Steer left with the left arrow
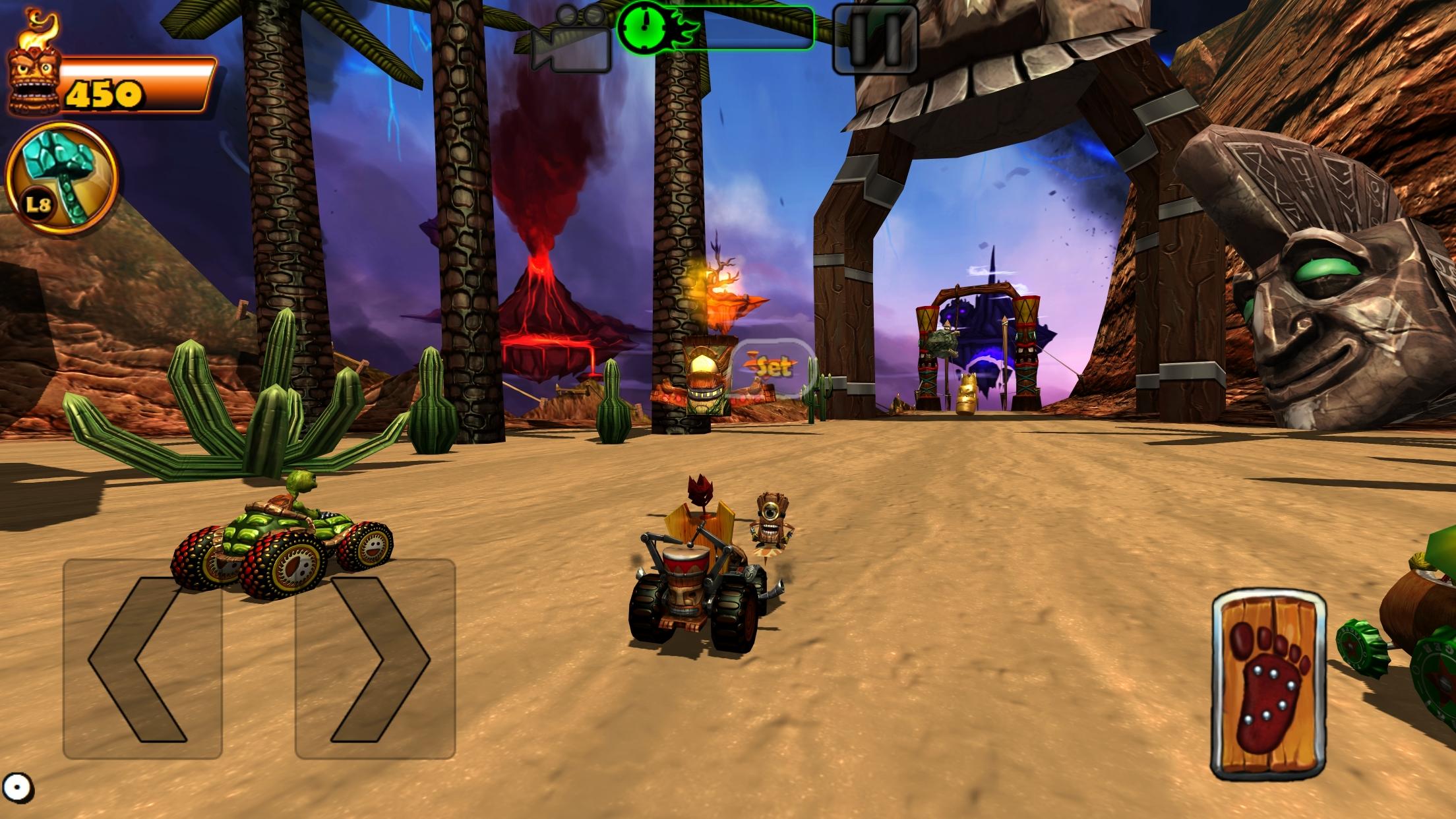 click(x=142, y=658)
